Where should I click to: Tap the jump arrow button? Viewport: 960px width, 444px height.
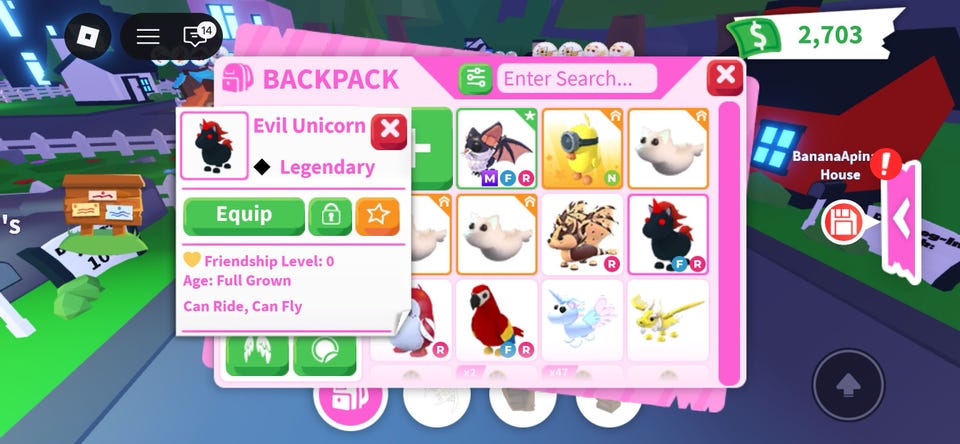[848, 385]
